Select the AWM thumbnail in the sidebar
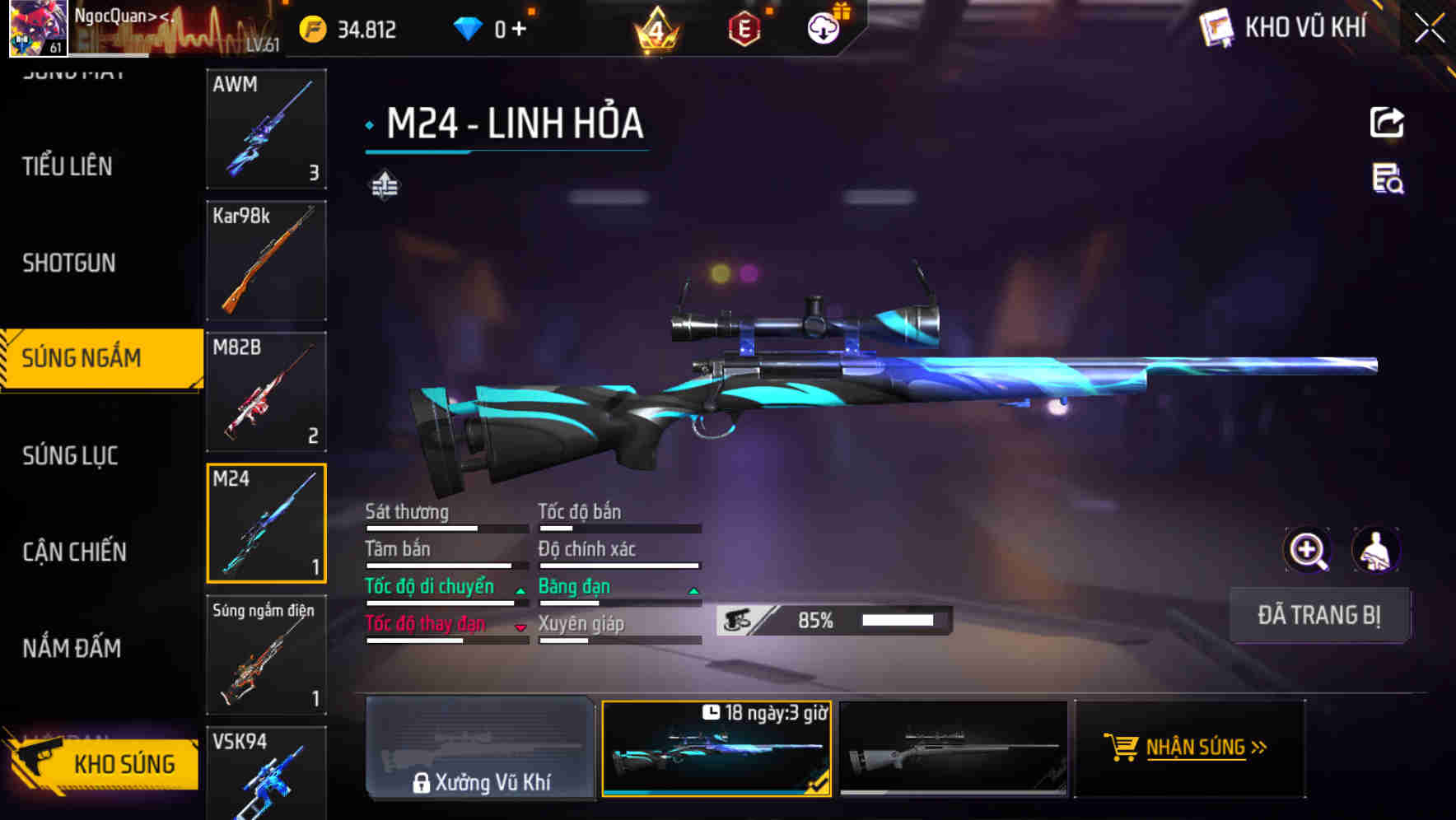 266,130
